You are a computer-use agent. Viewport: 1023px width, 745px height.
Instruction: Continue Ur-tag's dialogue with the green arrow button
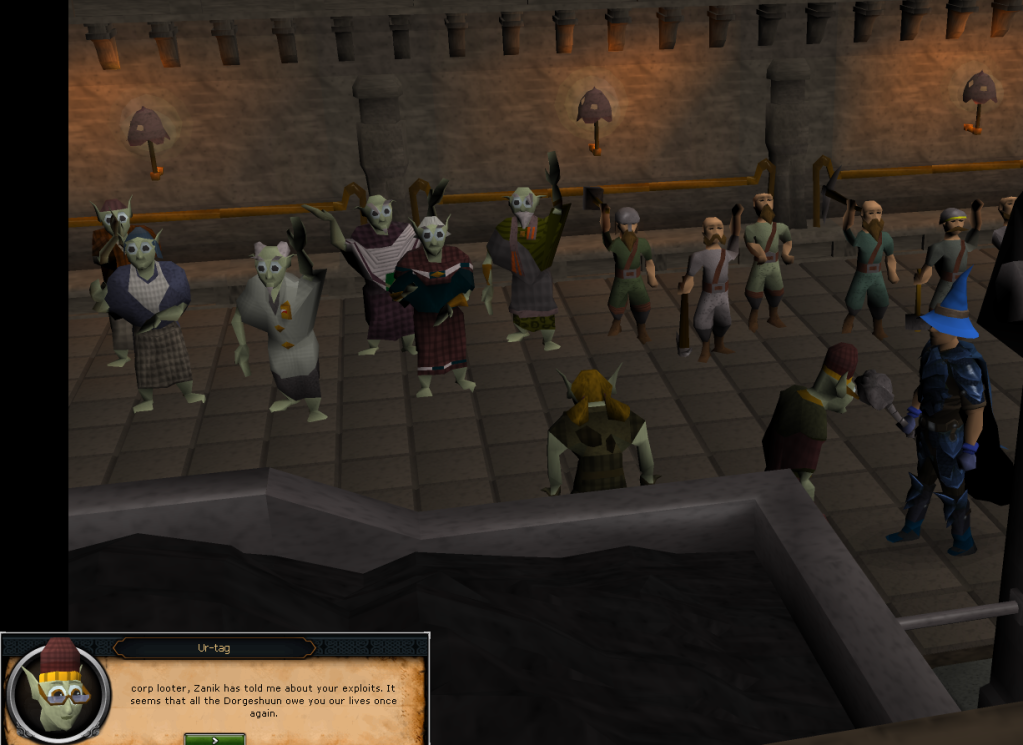pos(214,739)
